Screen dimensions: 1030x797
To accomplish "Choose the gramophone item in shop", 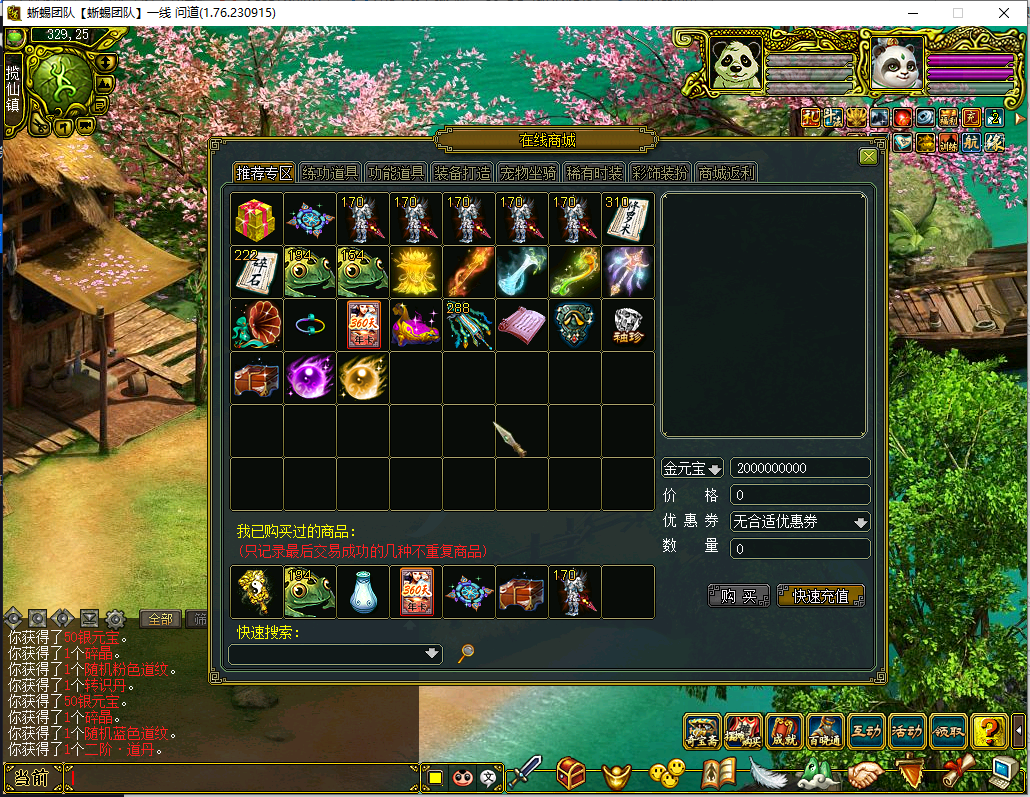I will (x=257, y=325).
